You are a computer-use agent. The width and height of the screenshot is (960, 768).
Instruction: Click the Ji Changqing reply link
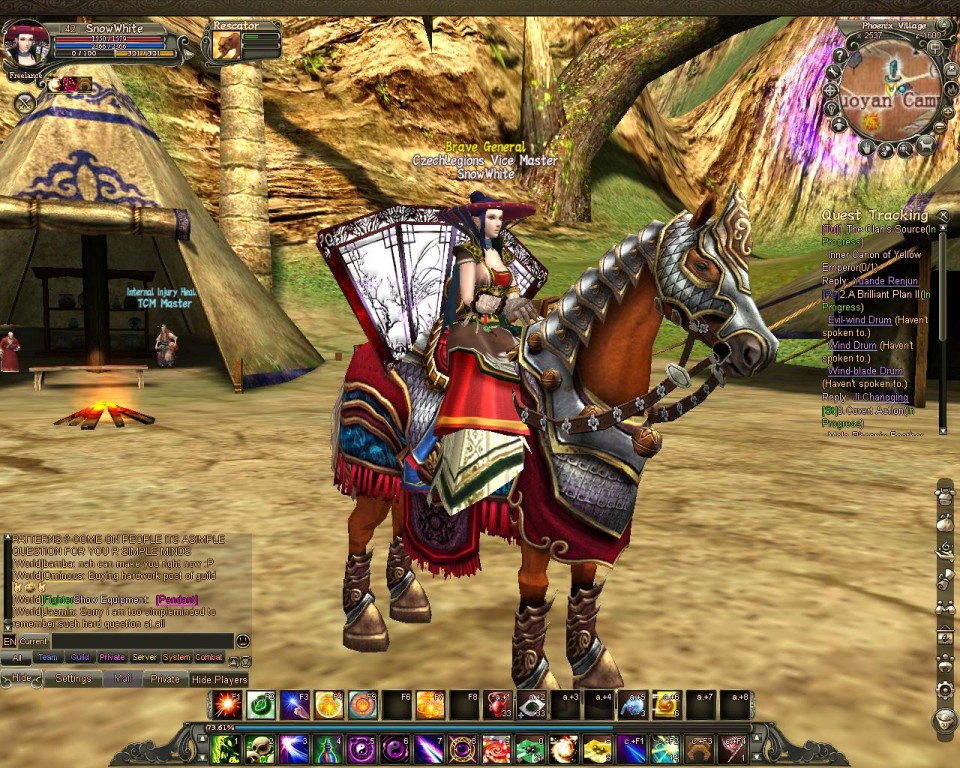pyautogui.click(x=880, y=397)
